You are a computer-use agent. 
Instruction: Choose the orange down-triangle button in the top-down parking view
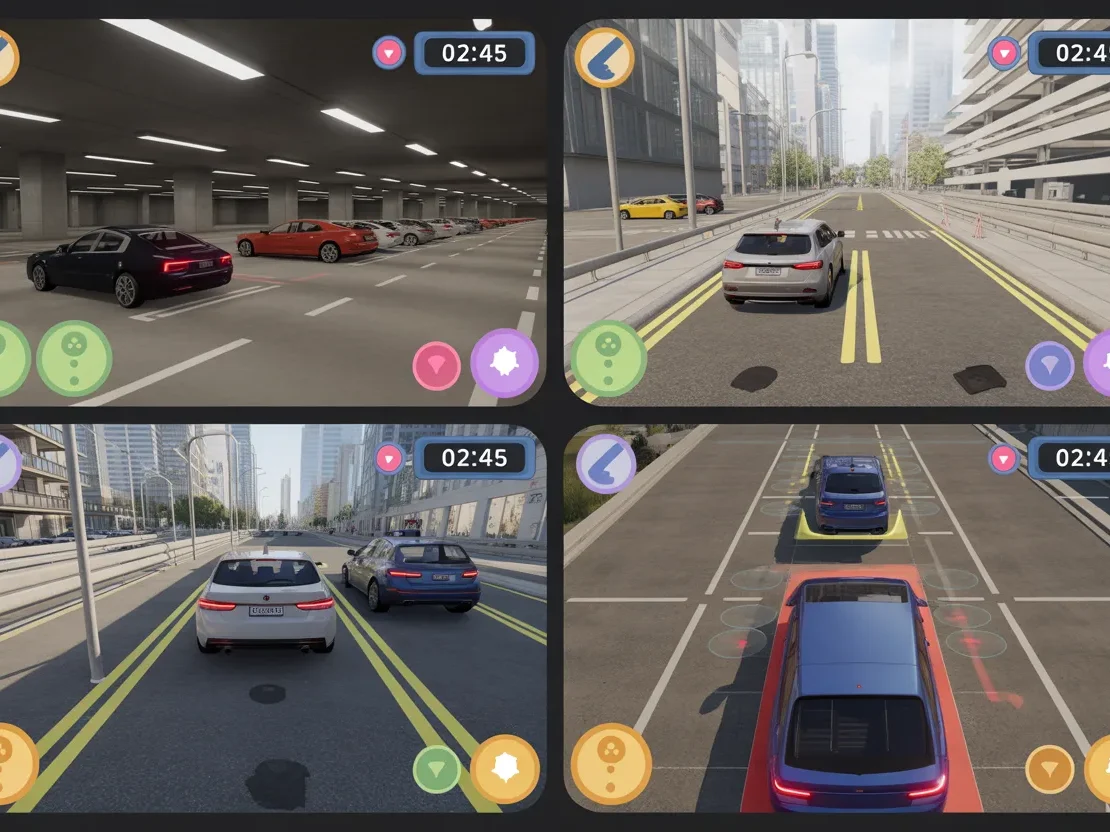tap(1050, 769)
